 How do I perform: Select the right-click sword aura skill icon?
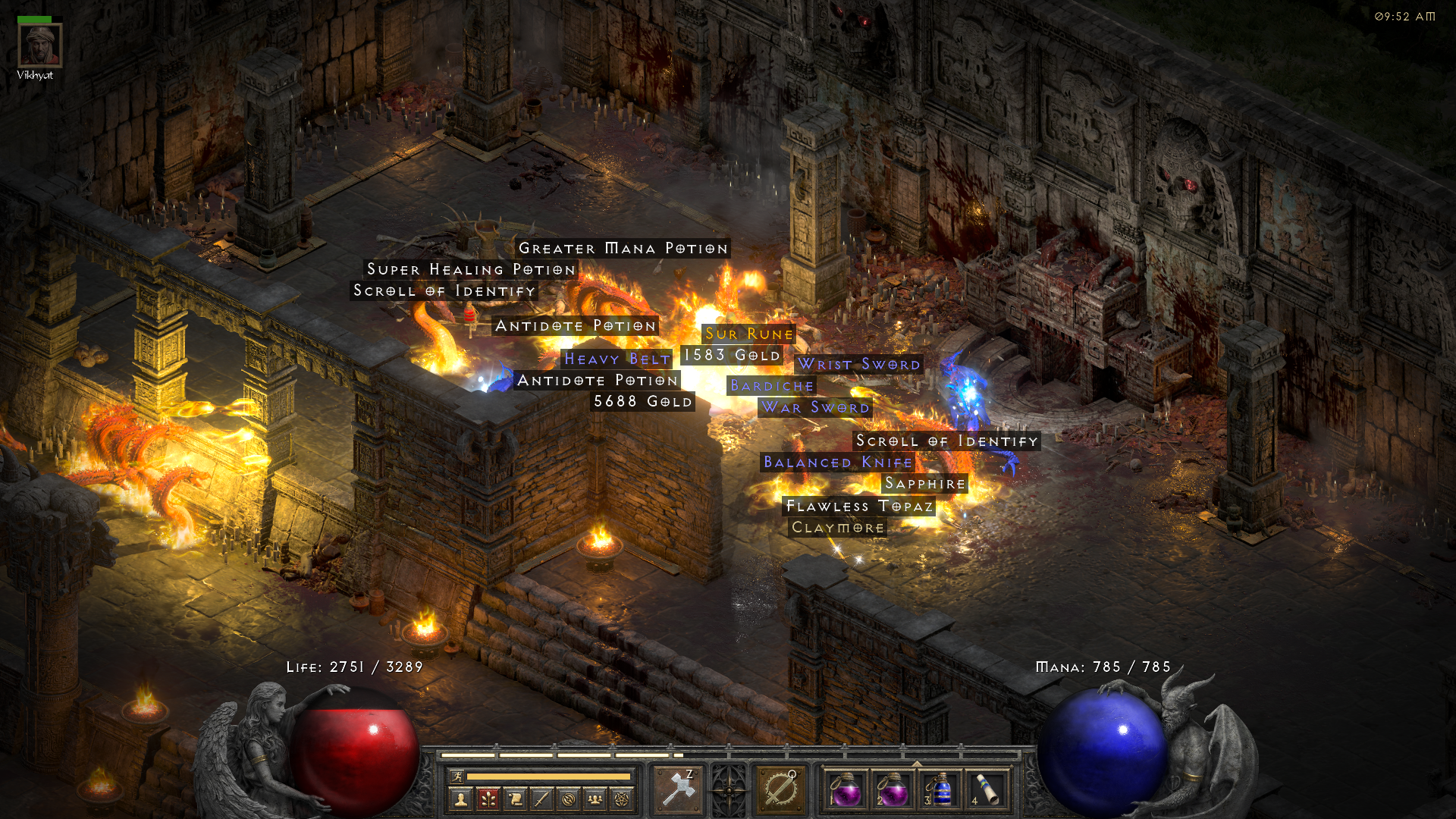(780, 790)
